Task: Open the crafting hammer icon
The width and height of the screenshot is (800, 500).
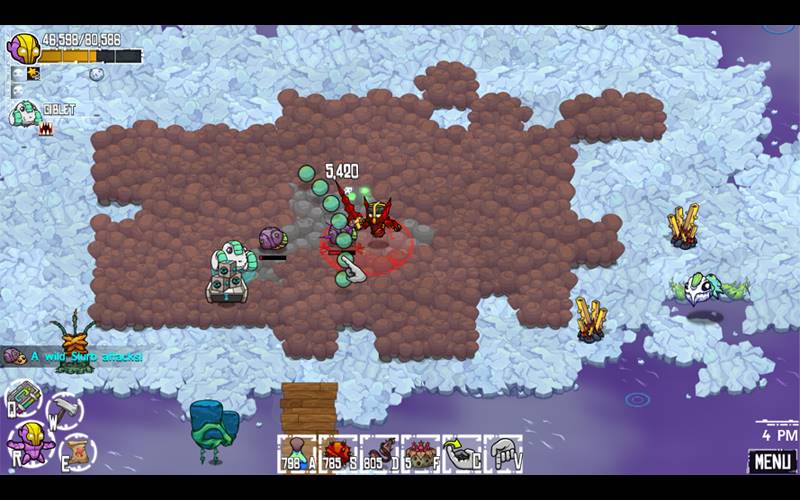Action: coord(66,409)
